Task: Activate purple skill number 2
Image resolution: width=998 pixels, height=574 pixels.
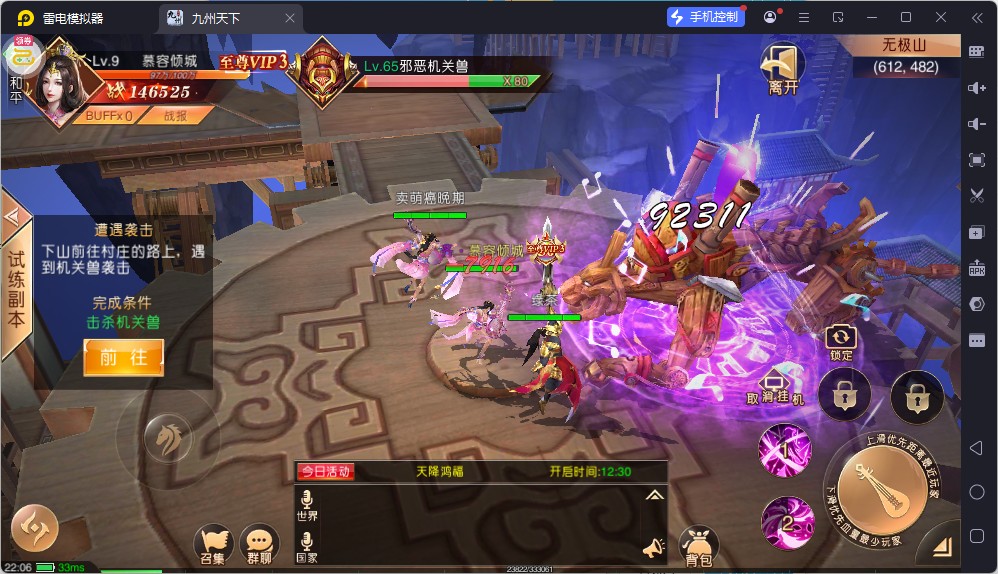Action: pyautogui.click(x=787, y=522)
